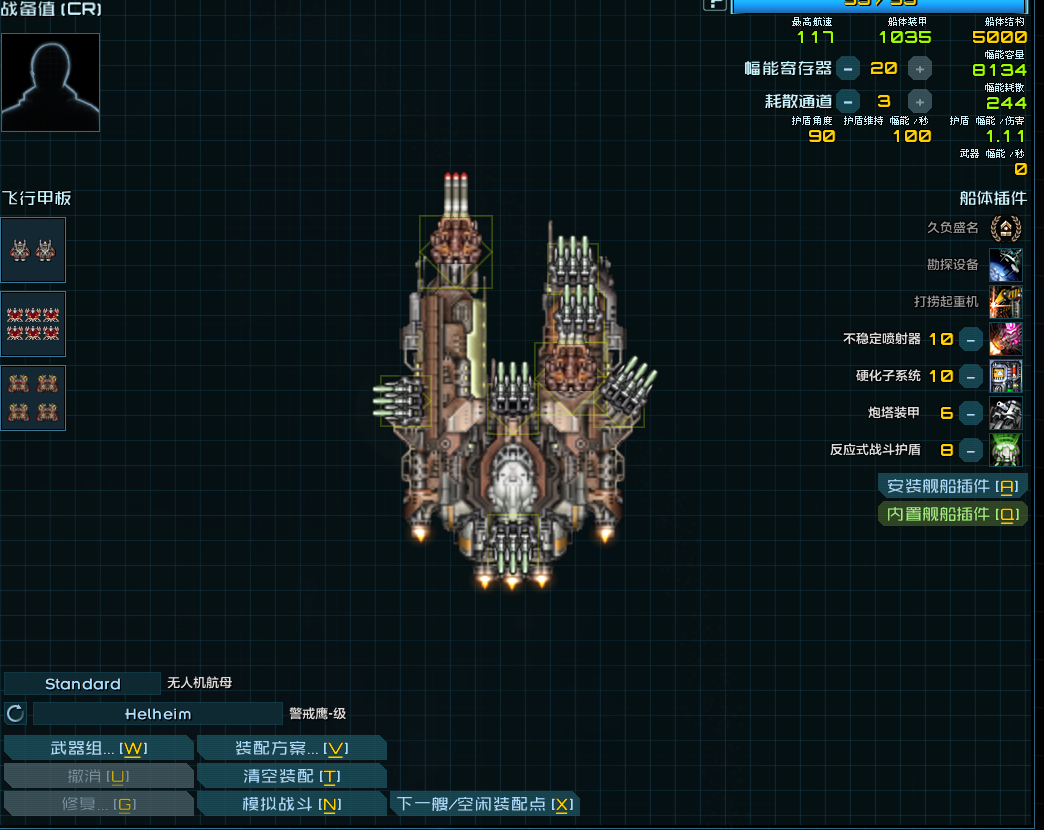Add one 耗散通道 vent with plus
The image size is (1044, 830).
click(919, 101)
